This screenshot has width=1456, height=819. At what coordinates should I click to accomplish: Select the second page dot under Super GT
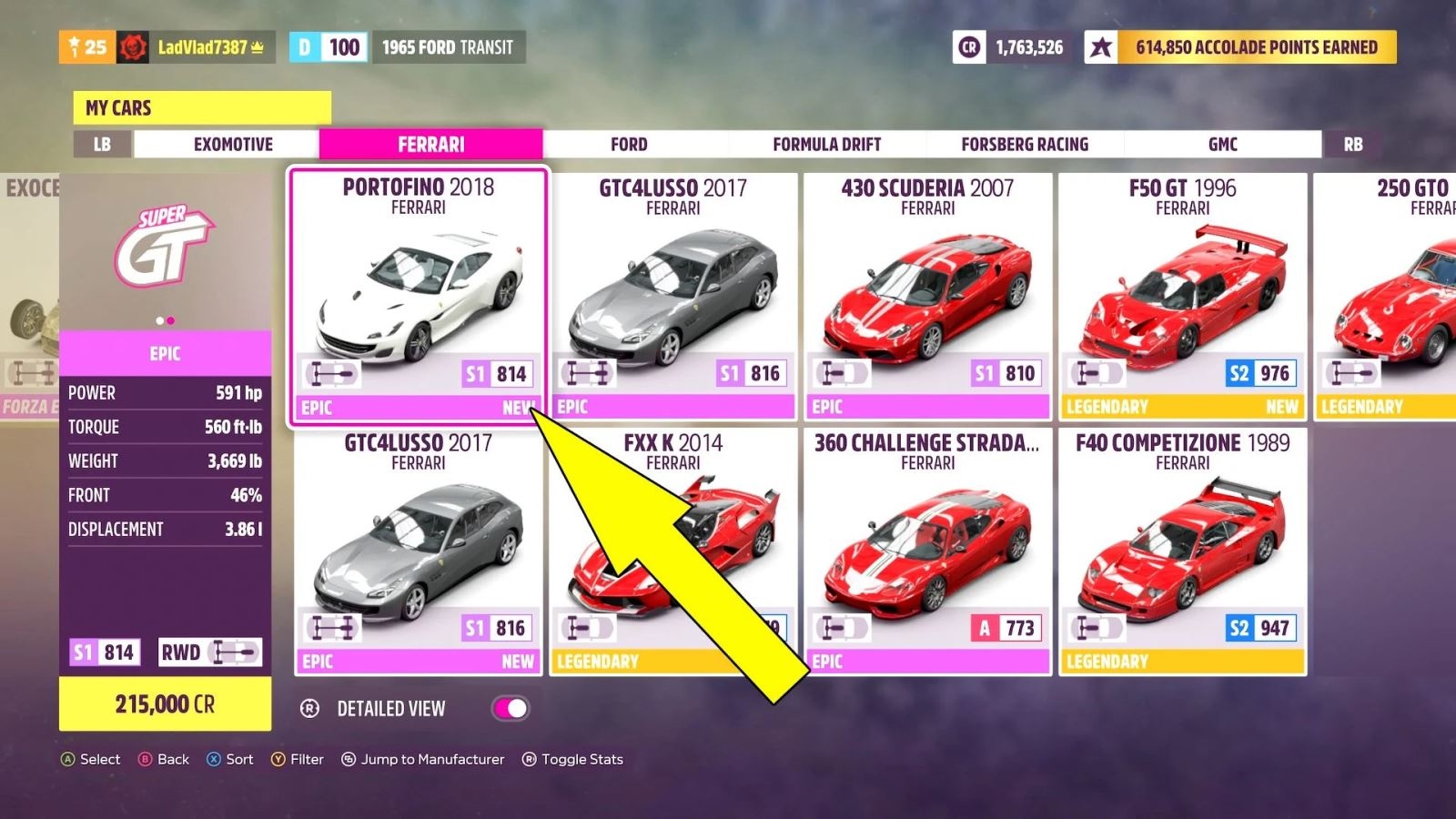(172, 320)
